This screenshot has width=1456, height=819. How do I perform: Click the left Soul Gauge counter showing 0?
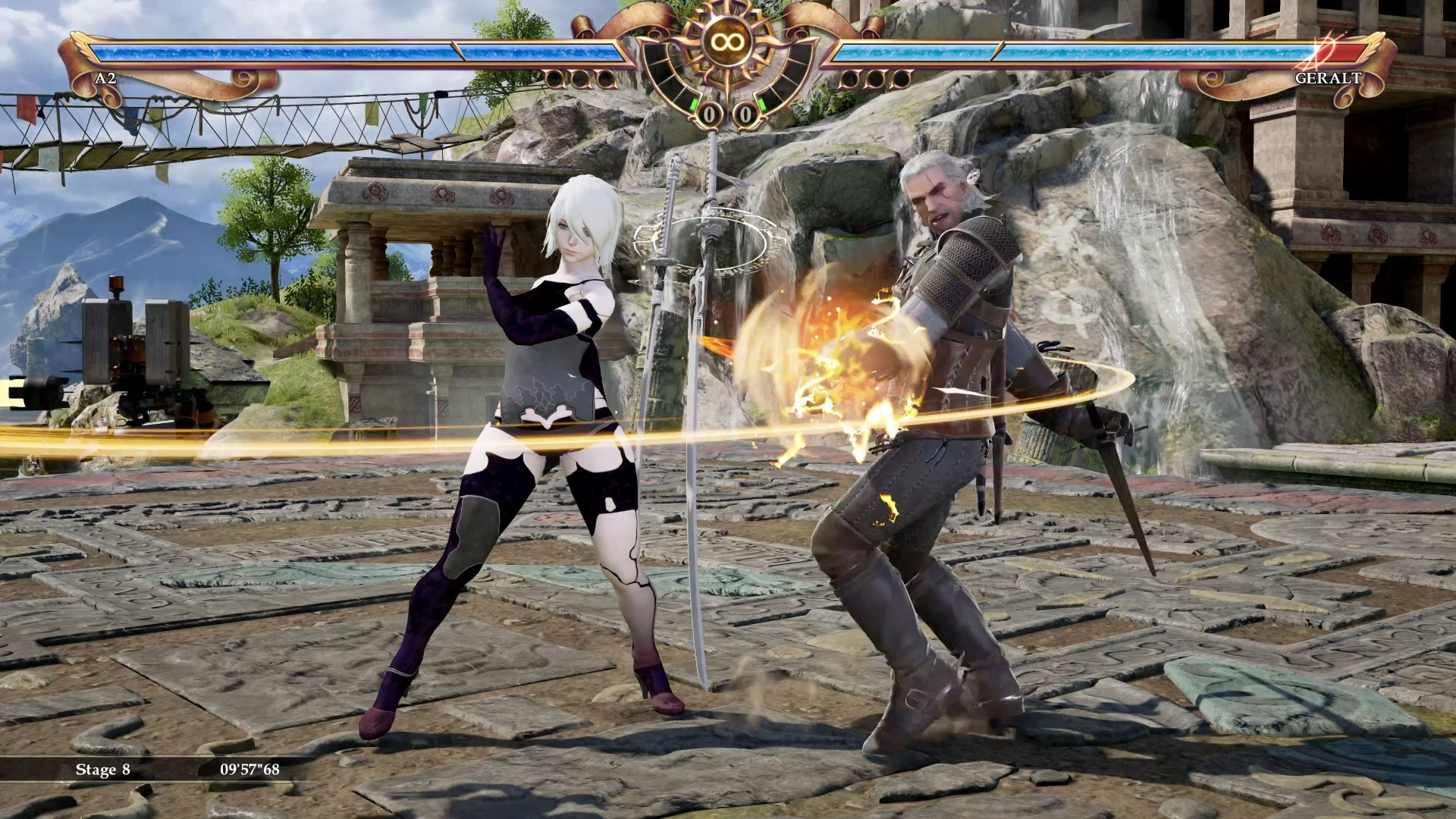pos(709,115)
